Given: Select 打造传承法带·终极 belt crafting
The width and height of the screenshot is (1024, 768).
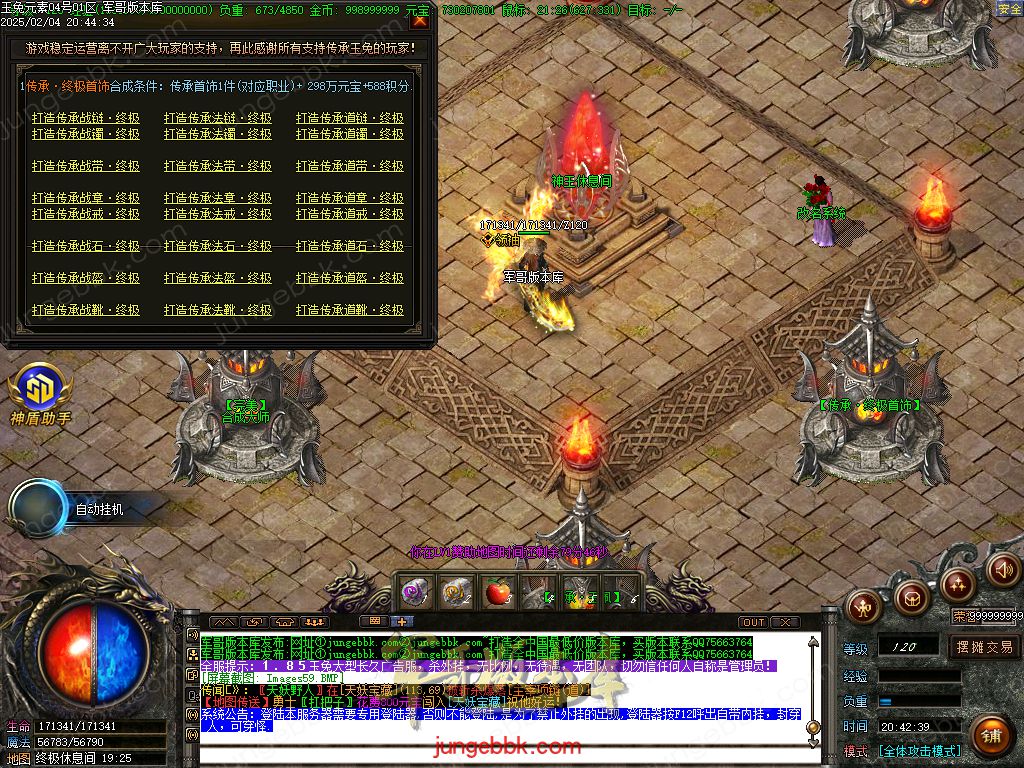Looking at the screenshot, I should (x=218, y=166).
